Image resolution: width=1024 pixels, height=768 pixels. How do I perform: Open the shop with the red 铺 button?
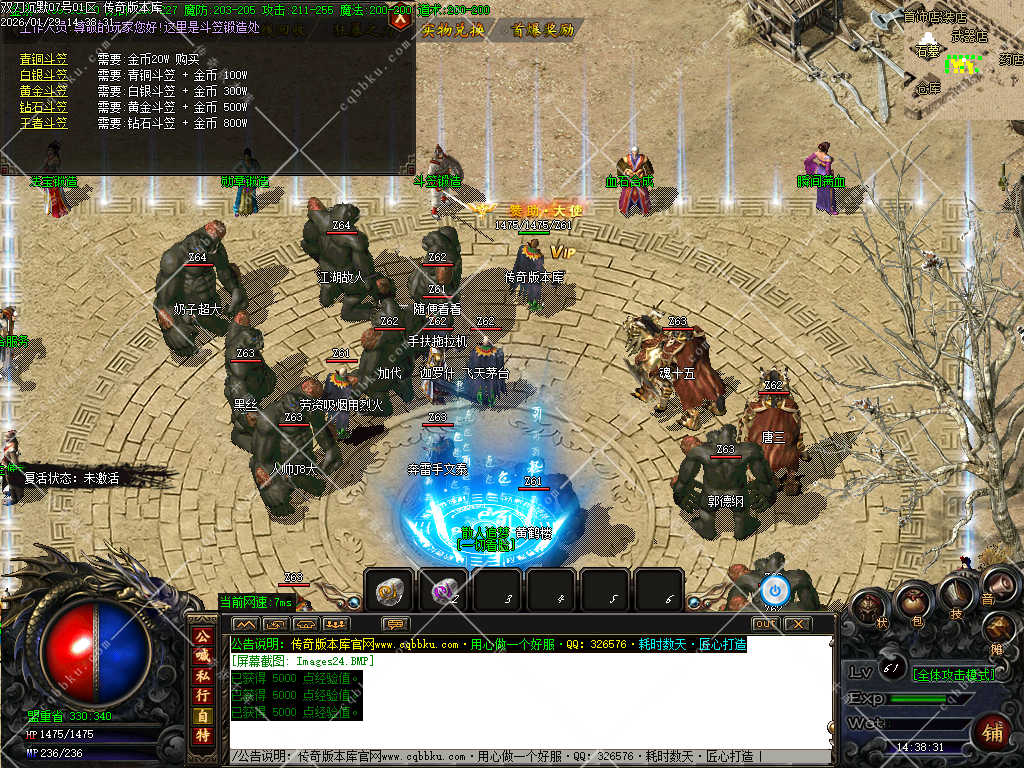click(x=991, y=733)
